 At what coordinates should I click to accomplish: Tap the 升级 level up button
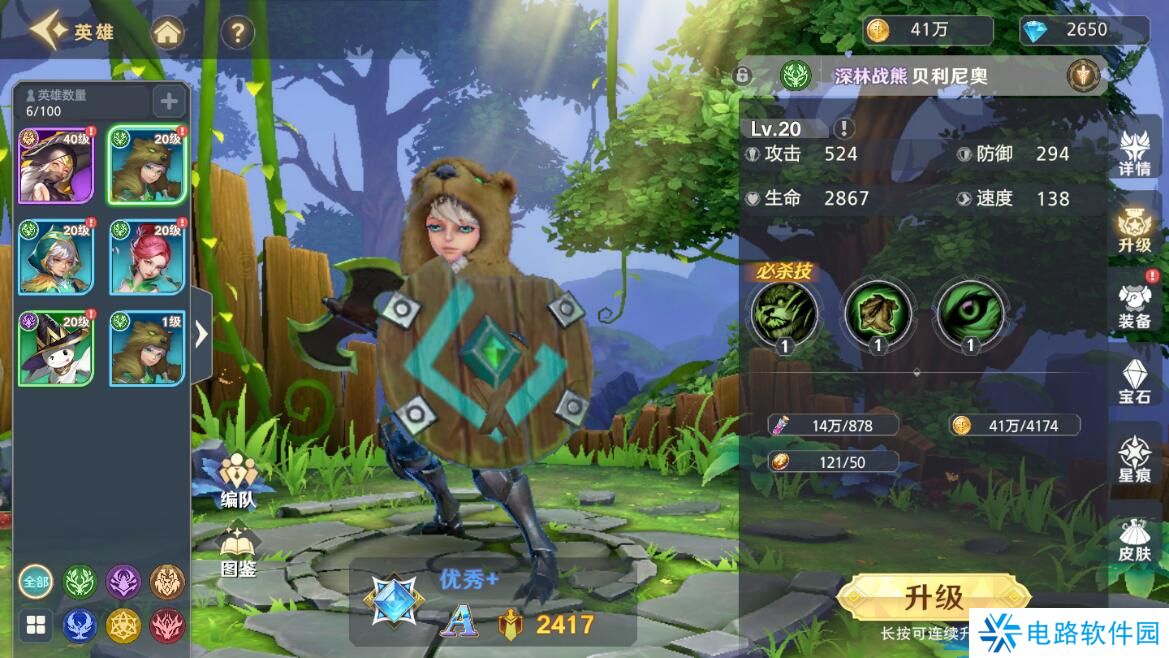(x=933, y=598)
